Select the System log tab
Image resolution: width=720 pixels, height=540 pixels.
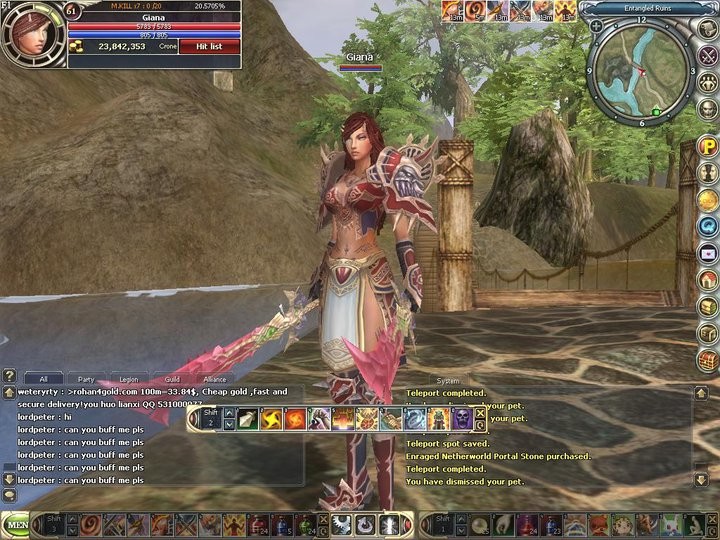coord(448,380)
